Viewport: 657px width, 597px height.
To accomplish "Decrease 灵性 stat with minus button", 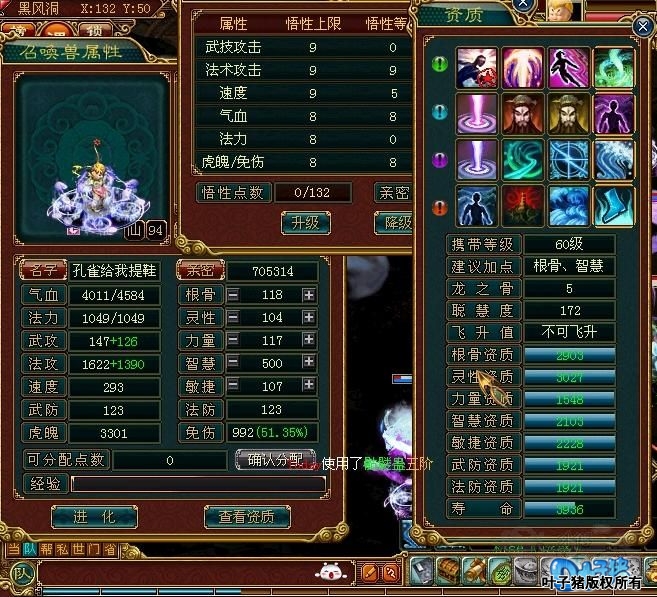I will 233,317.
